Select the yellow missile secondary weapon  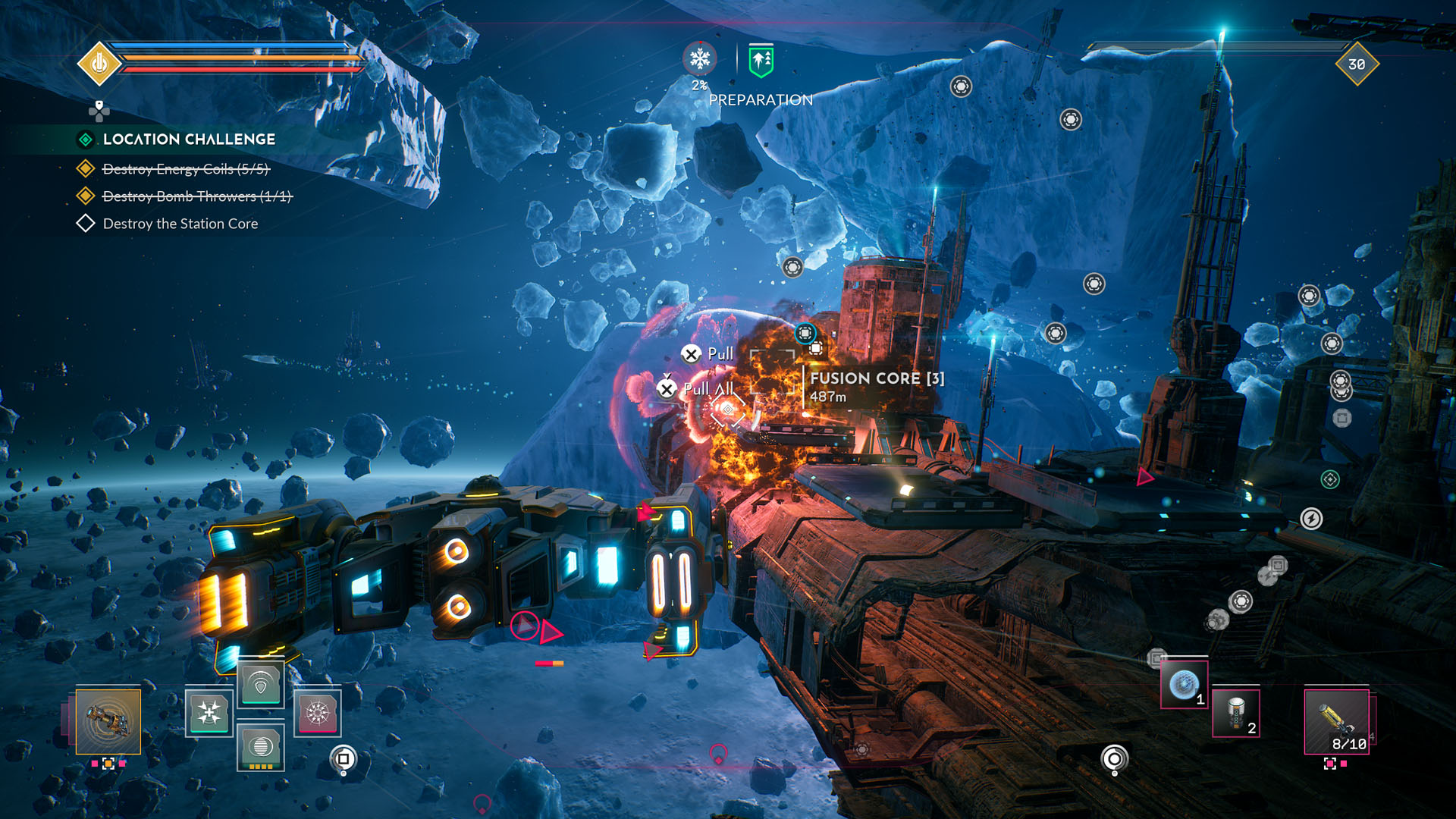point(1336,721)
